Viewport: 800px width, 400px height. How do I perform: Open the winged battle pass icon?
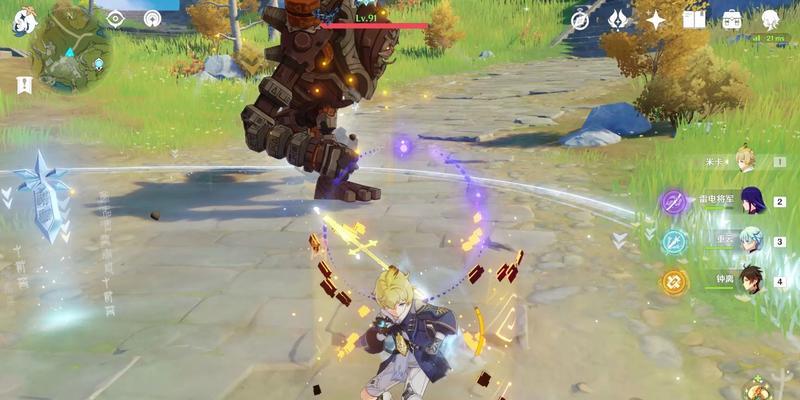(618, 19)
